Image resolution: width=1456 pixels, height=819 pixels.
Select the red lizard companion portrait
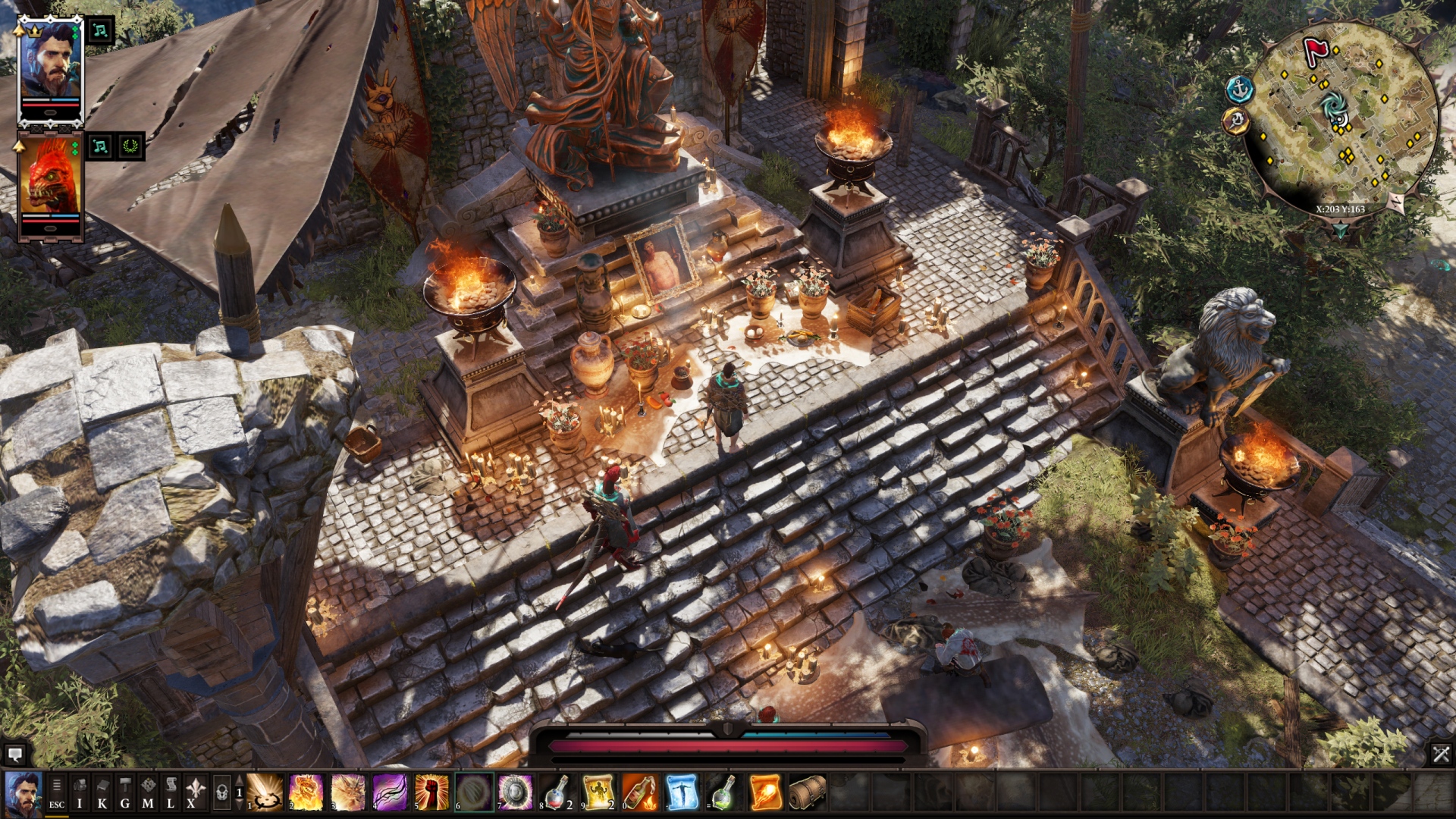pos(50,179)
